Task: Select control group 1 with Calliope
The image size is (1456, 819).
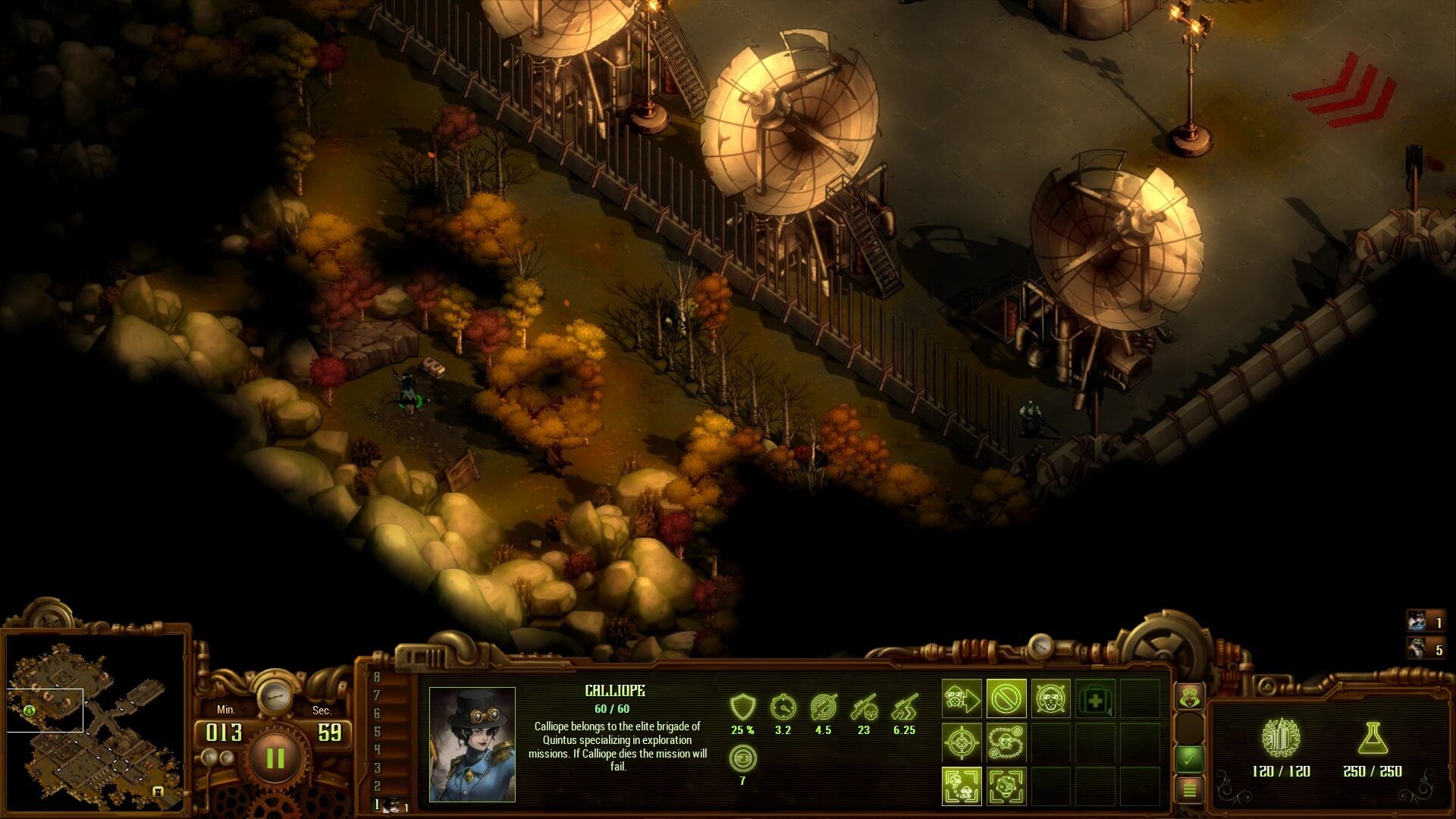Action: tap(391, 805)
